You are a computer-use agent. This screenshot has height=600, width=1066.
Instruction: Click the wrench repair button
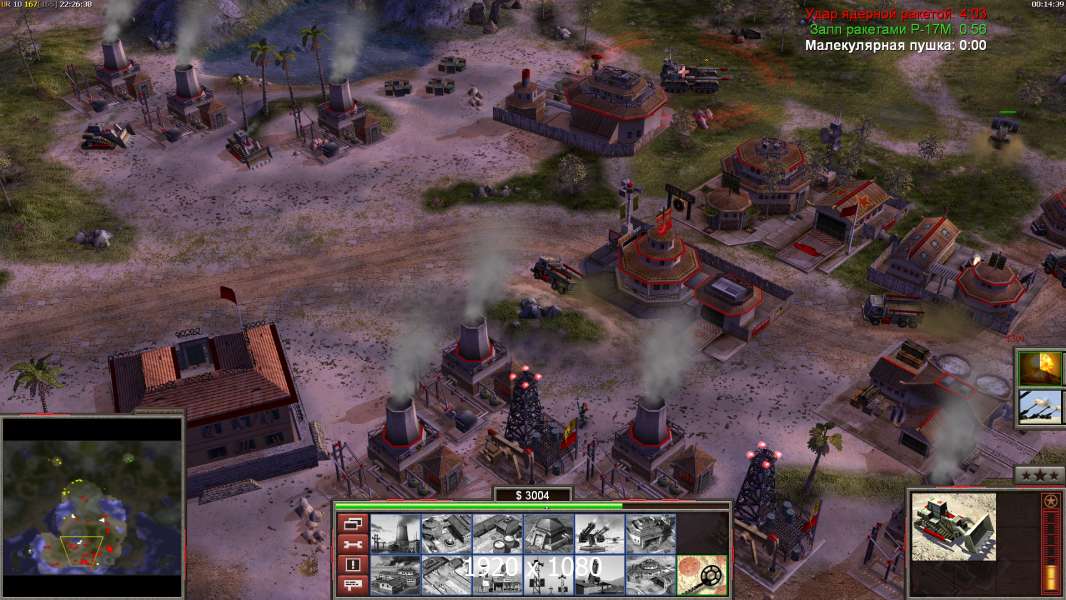click(x=352, y=544)
